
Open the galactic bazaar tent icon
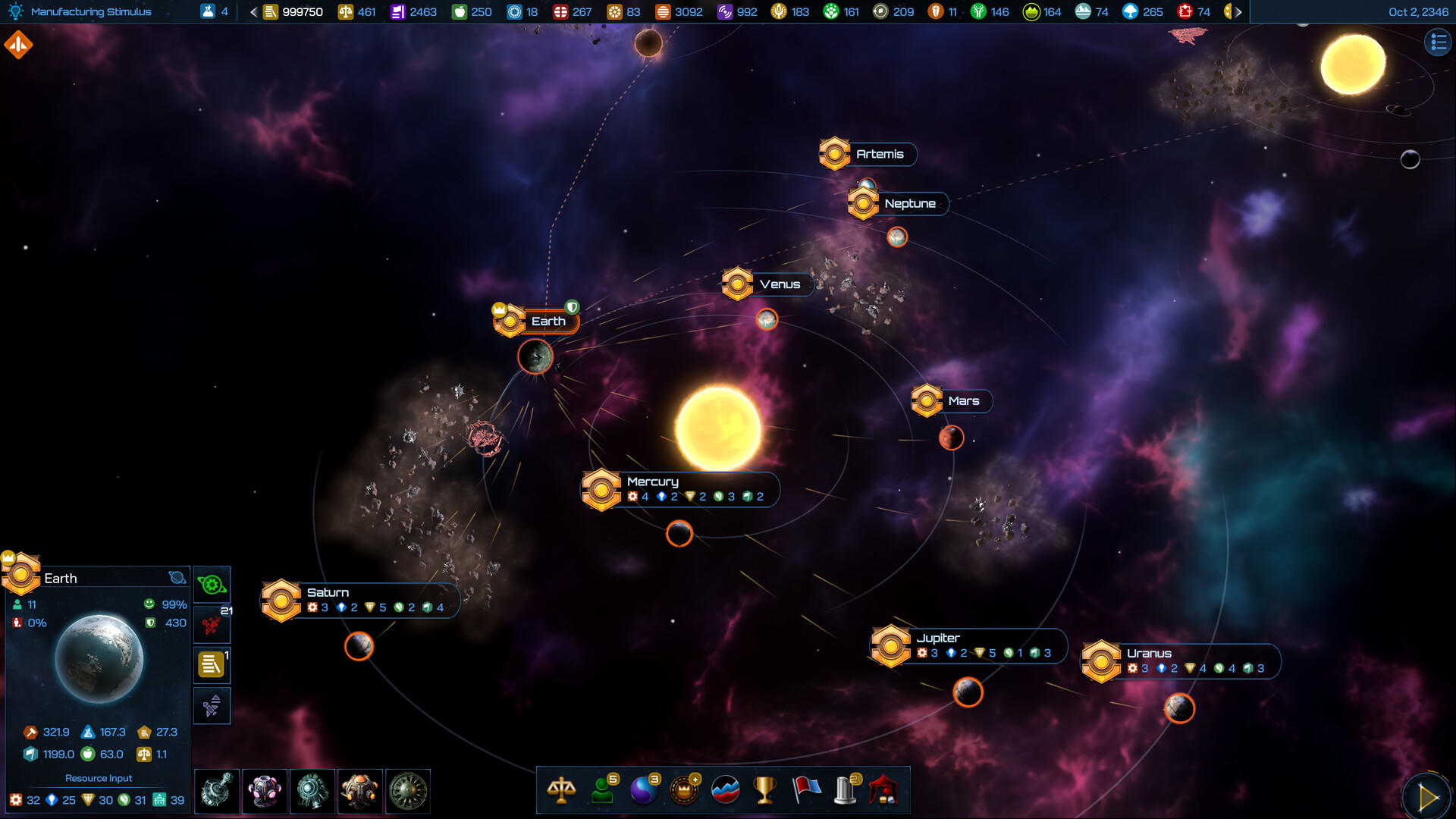click(887, 790)
